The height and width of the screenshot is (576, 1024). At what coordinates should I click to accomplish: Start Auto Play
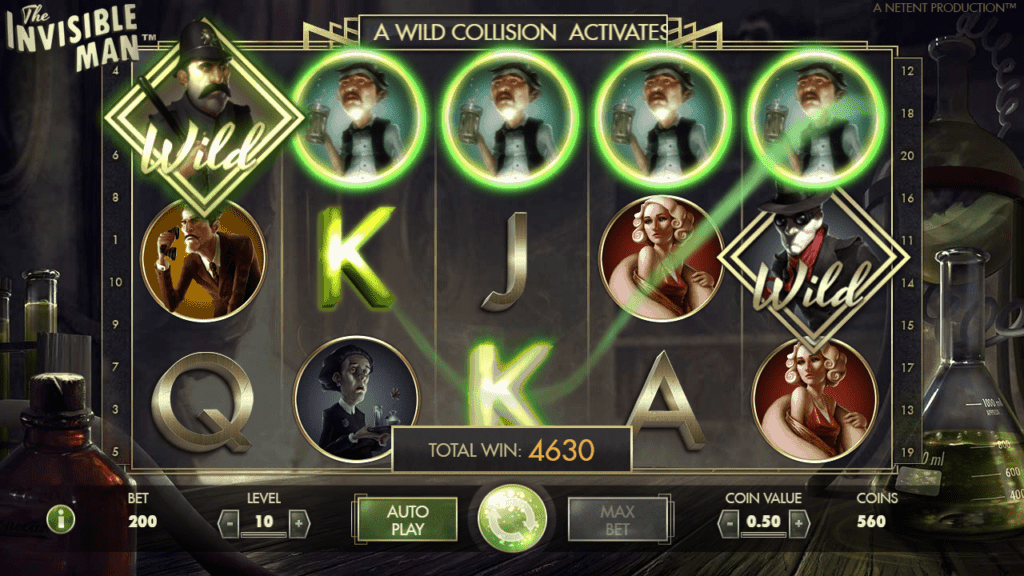click(x=406, y=520)
